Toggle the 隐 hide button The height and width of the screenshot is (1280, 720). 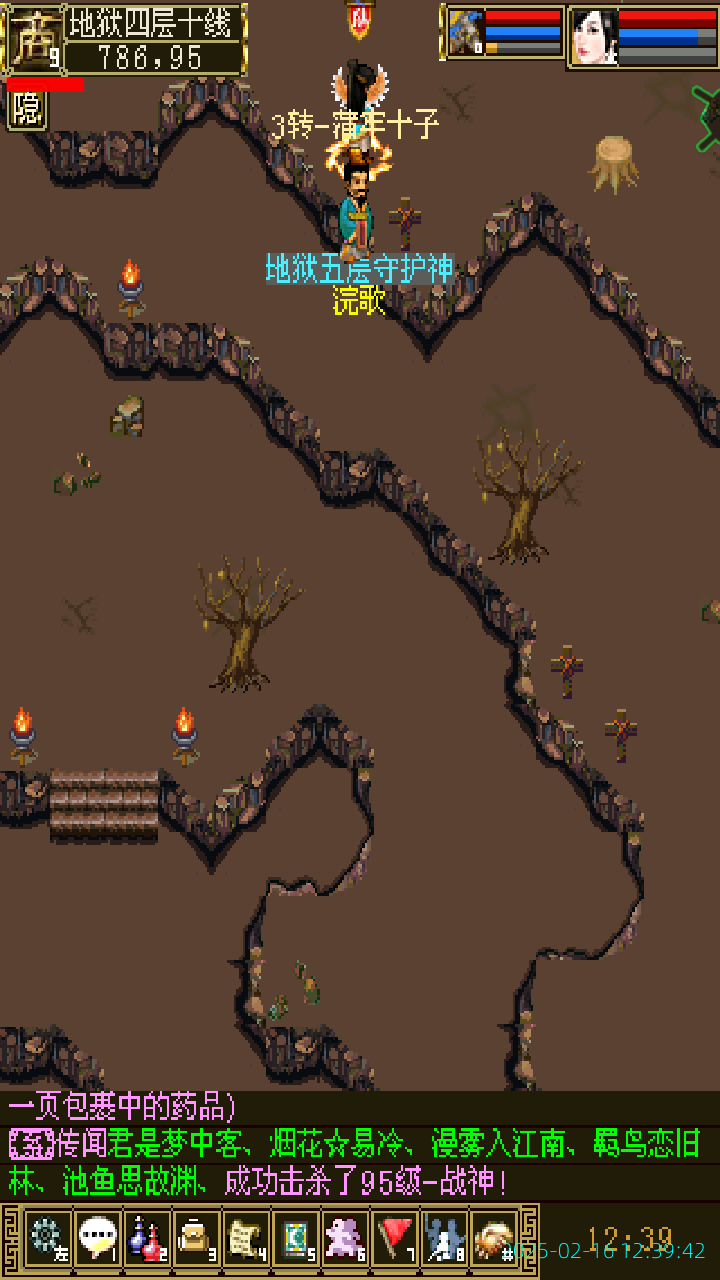click(27, 110)
